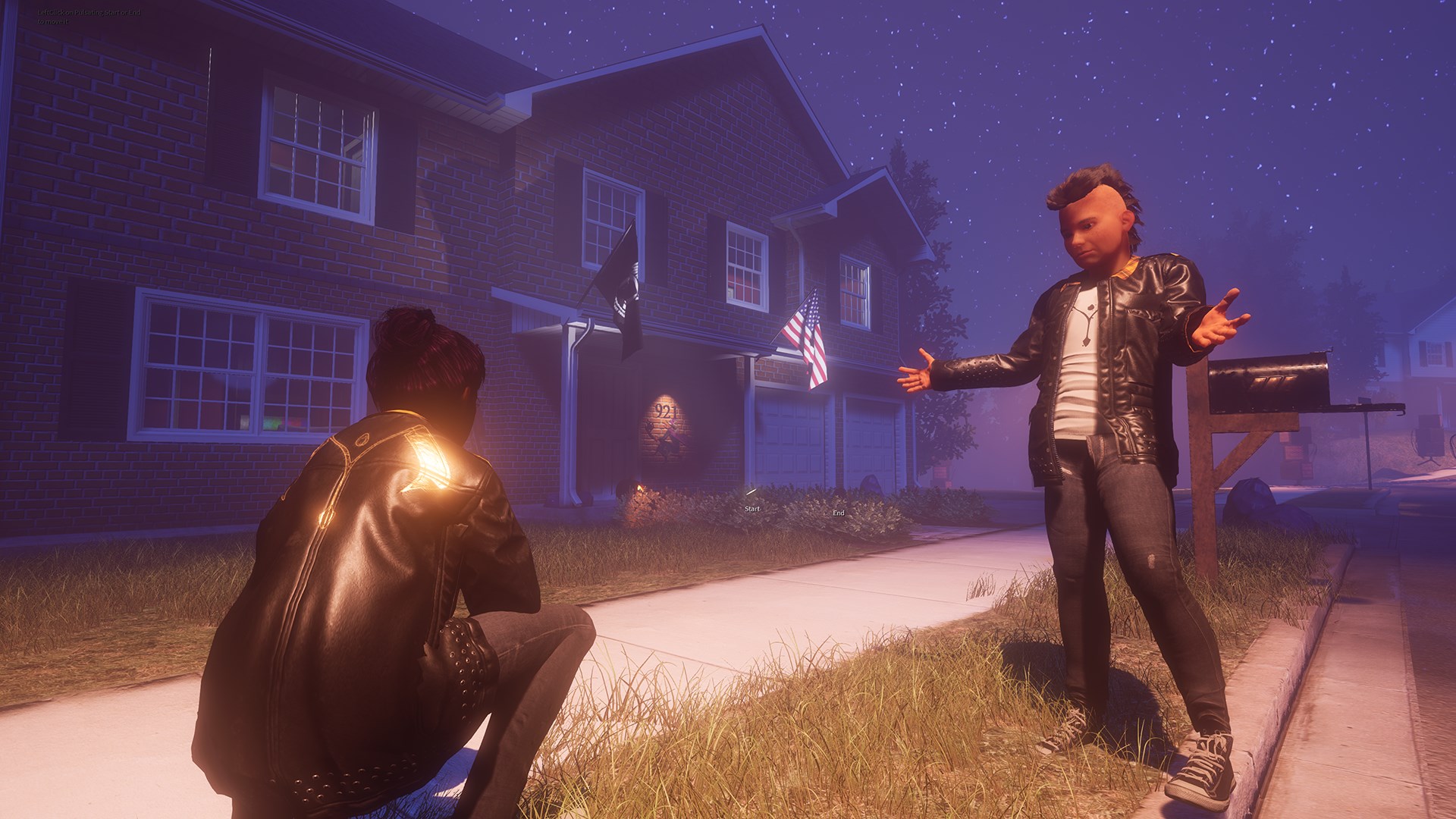Select the End marker label
Viewport: 1456px width, 819px height.
coord(838,513)
